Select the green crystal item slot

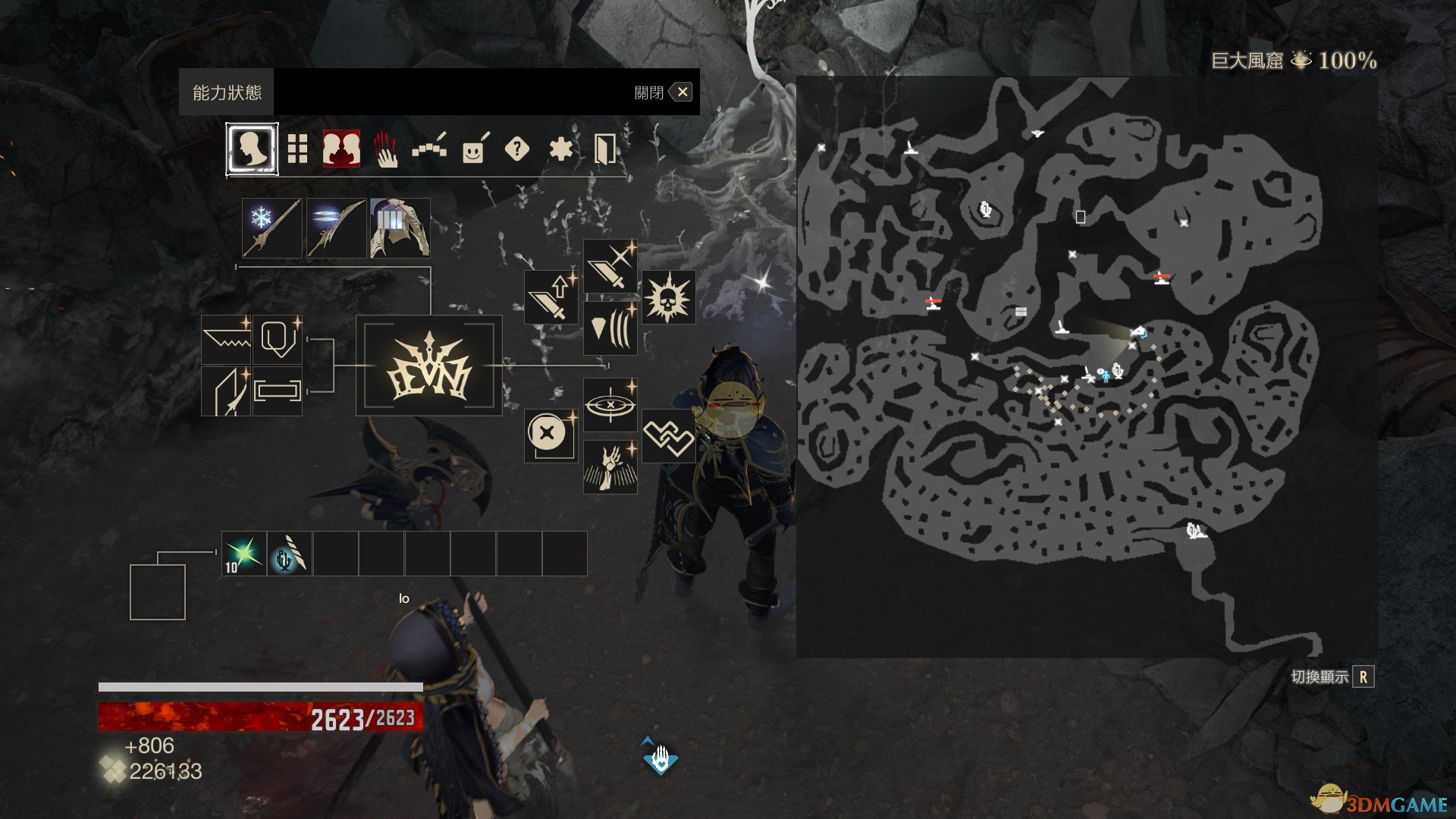(244, 554)
